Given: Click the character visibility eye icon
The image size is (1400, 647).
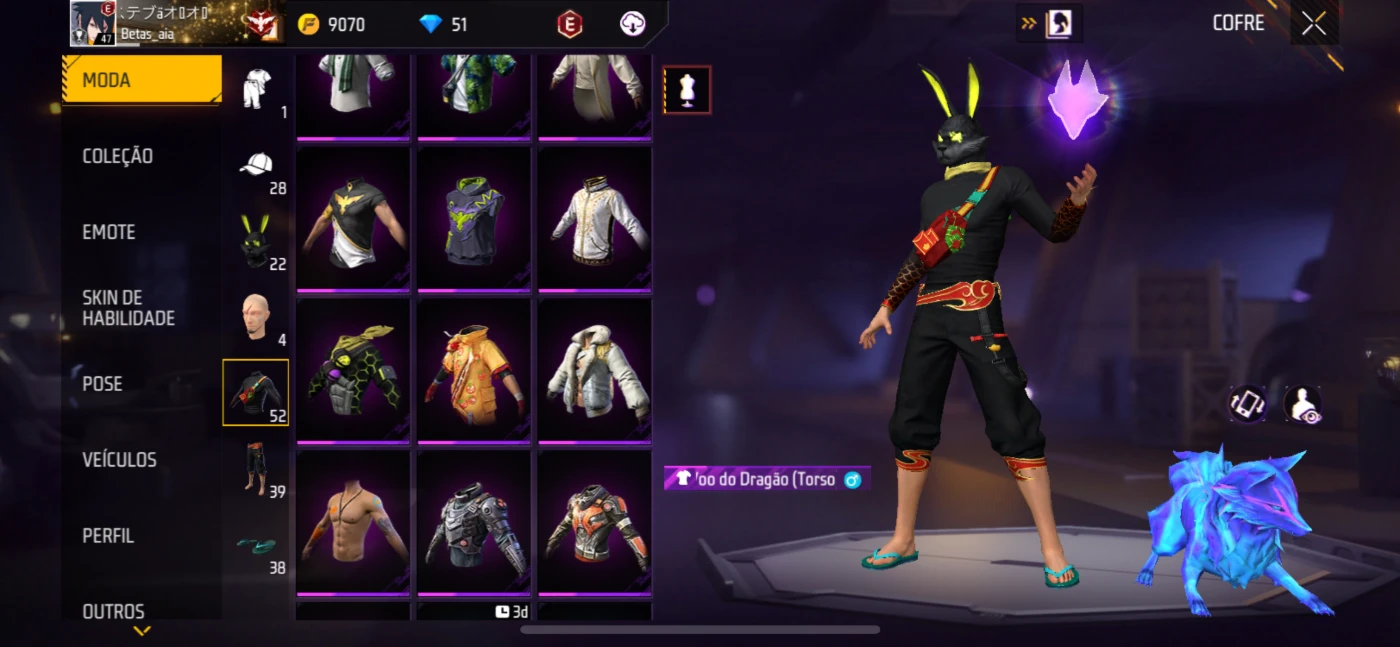Looking at the screenshot, I should (1302, 404).
